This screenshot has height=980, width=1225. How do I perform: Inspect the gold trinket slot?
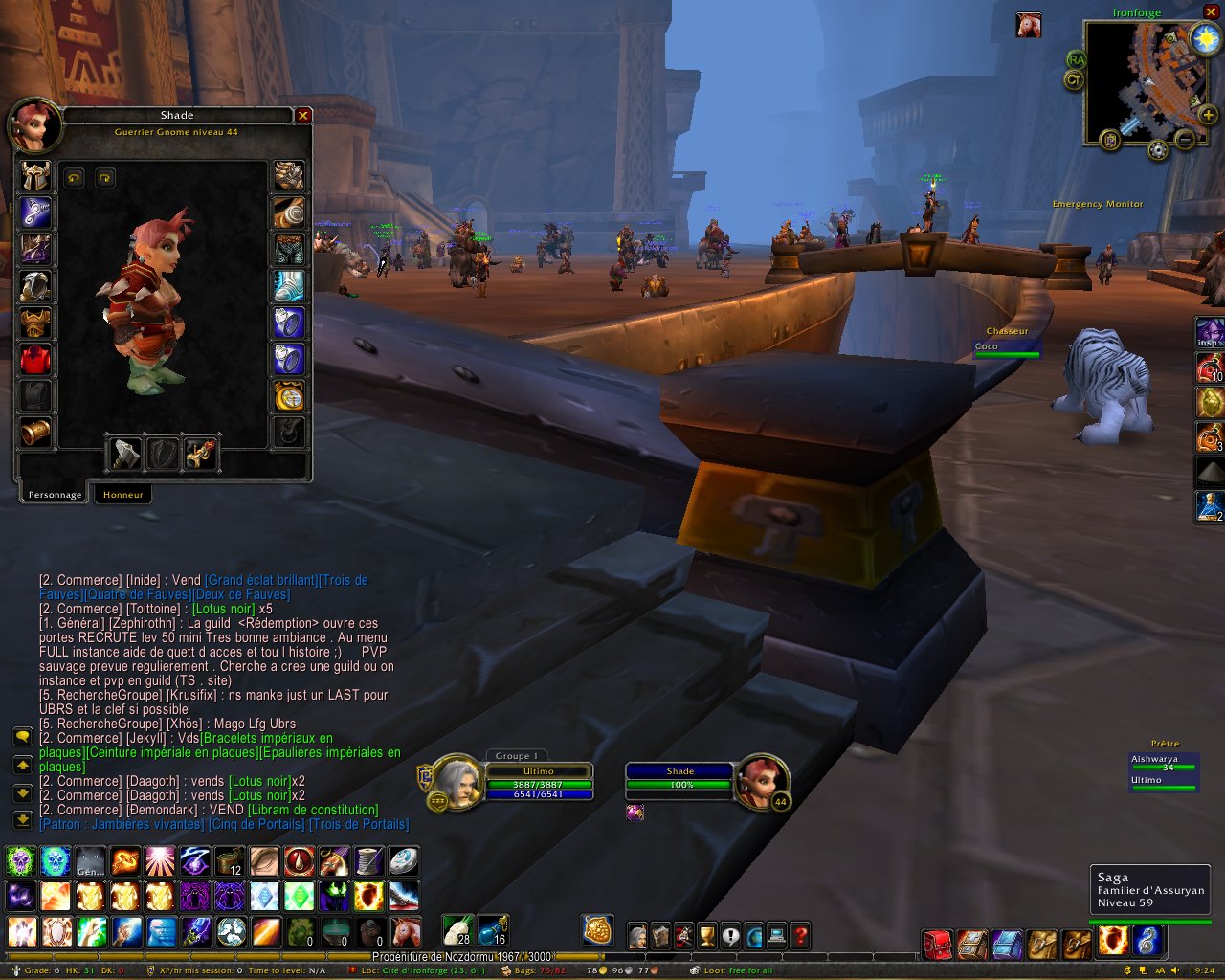coord(289,395)
